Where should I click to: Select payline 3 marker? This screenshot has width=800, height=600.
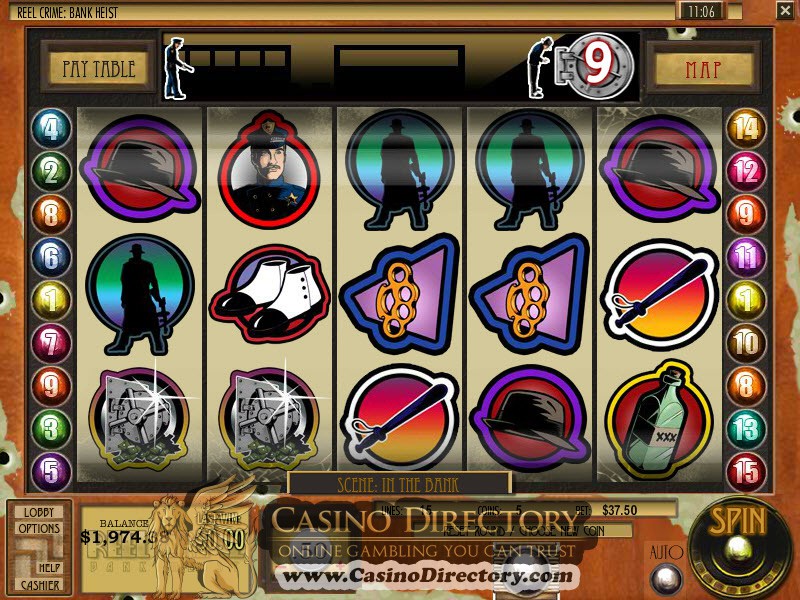click(x=50, y=429)
